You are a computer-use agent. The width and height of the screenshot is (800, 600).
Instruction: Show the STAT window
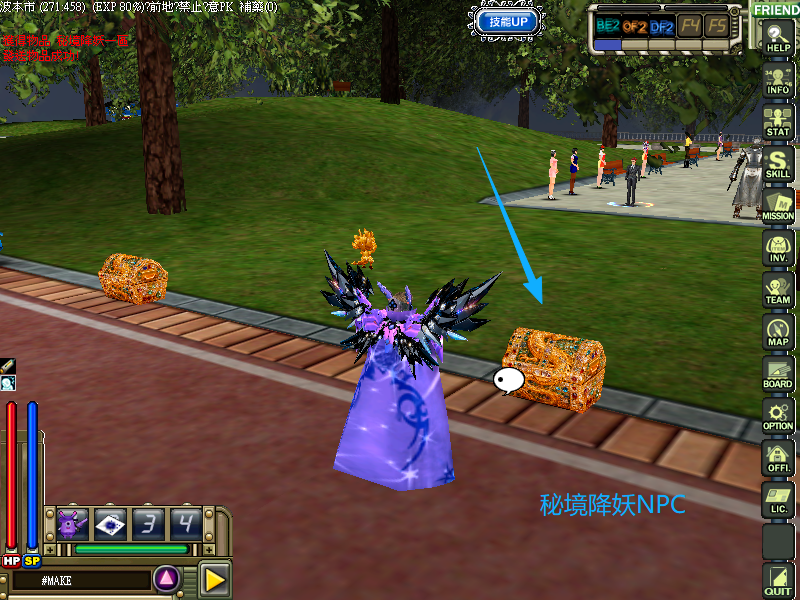pos(778,122)
